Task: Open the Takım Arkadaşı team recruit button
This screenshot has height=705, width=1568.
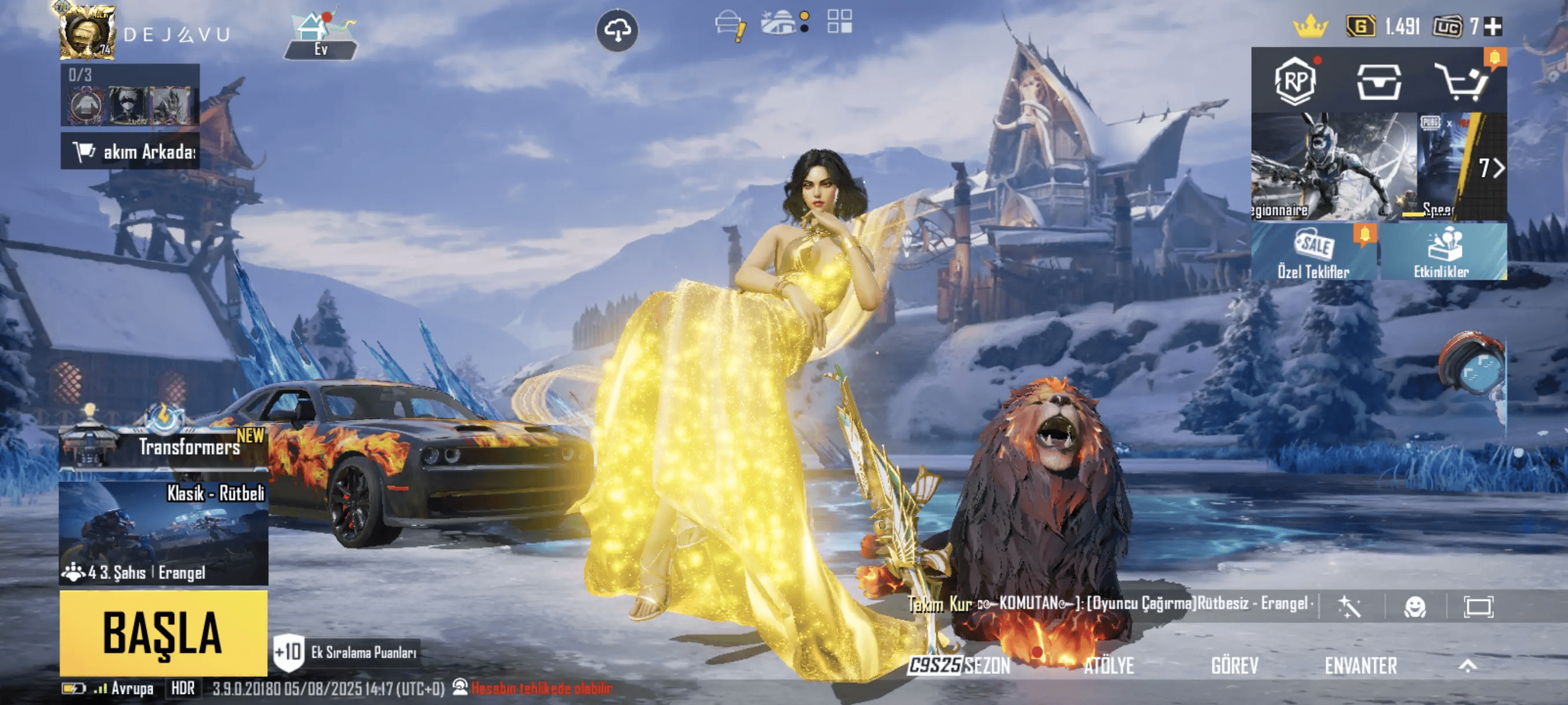Action: pyautogui.click(x=130, y=151)
